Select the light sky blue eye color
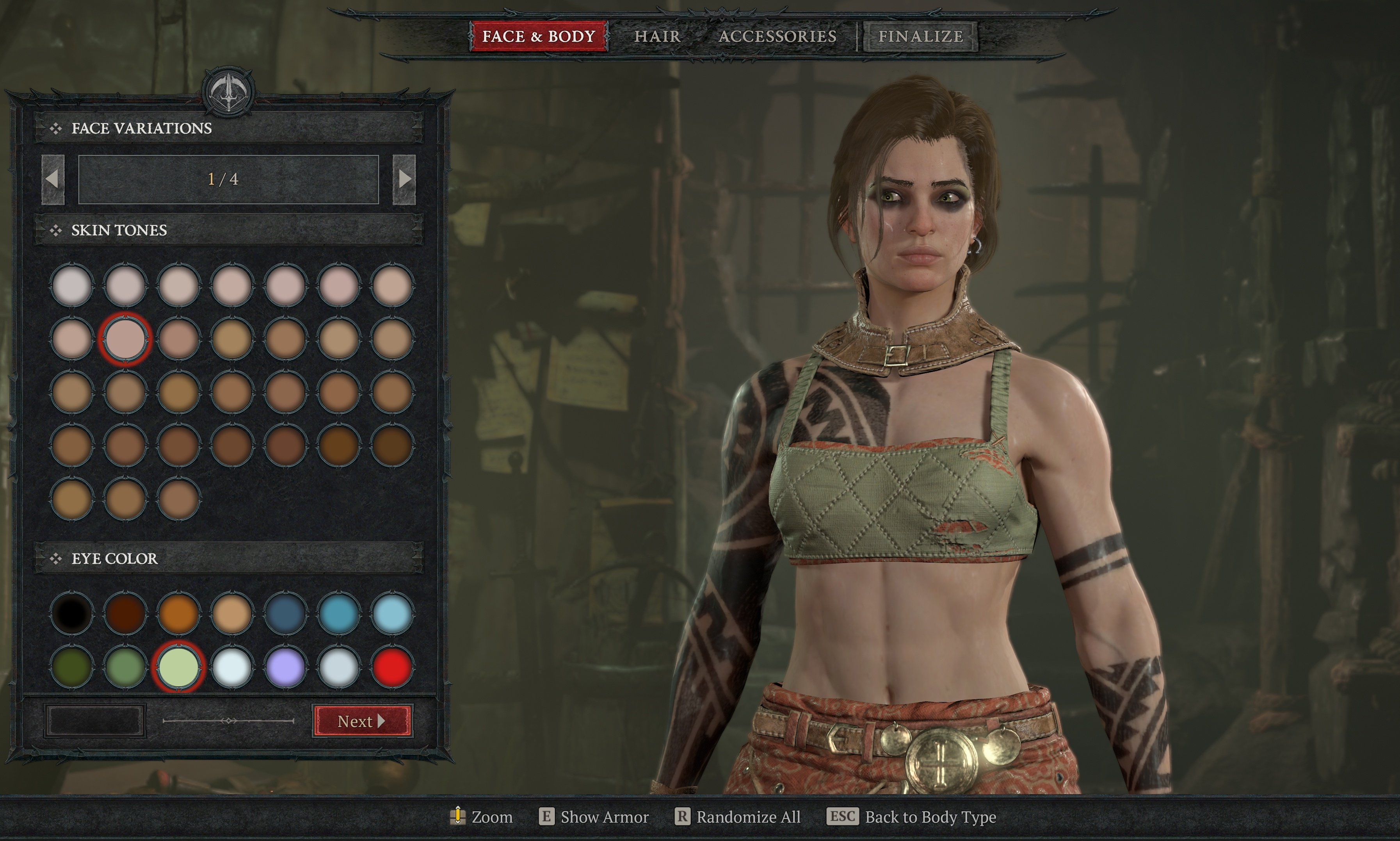This screenshot has height=841, width=1400. [392, 613]
